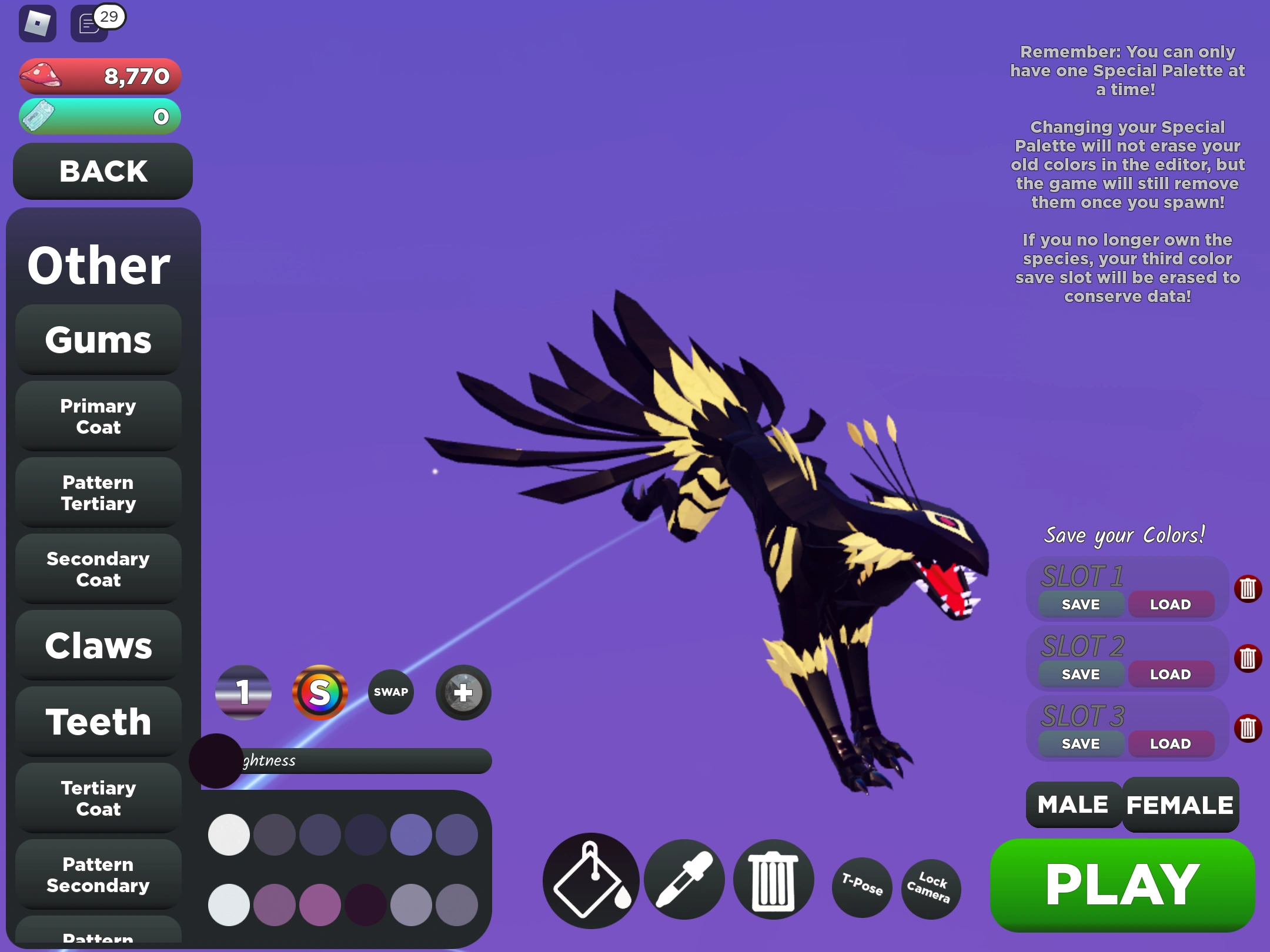Open the rainbow S special palette
Screen dimensions: 1270x952
pos(320,692)
